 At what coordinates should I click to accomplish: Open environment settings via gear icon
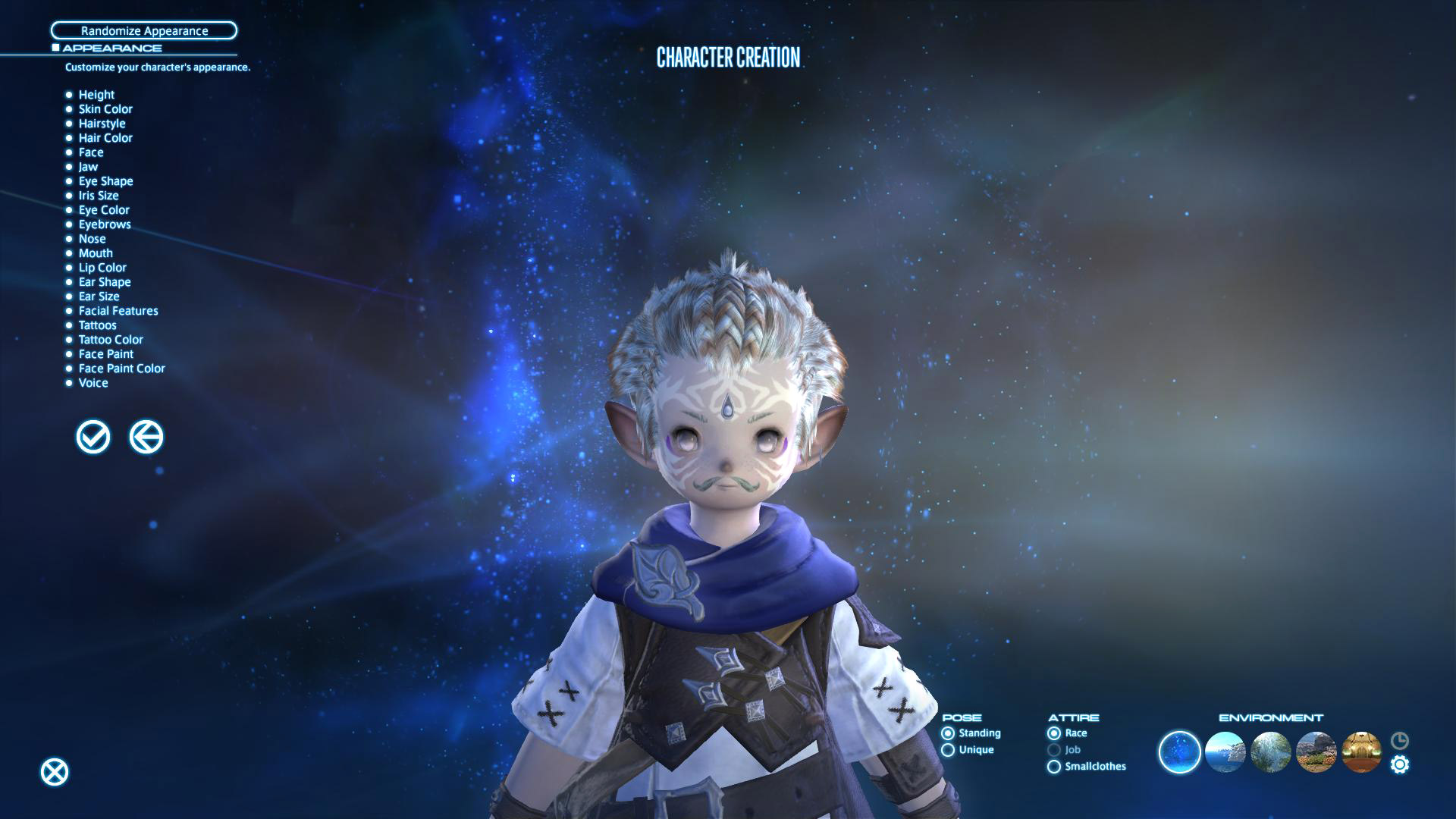(x=1400, y=764)
